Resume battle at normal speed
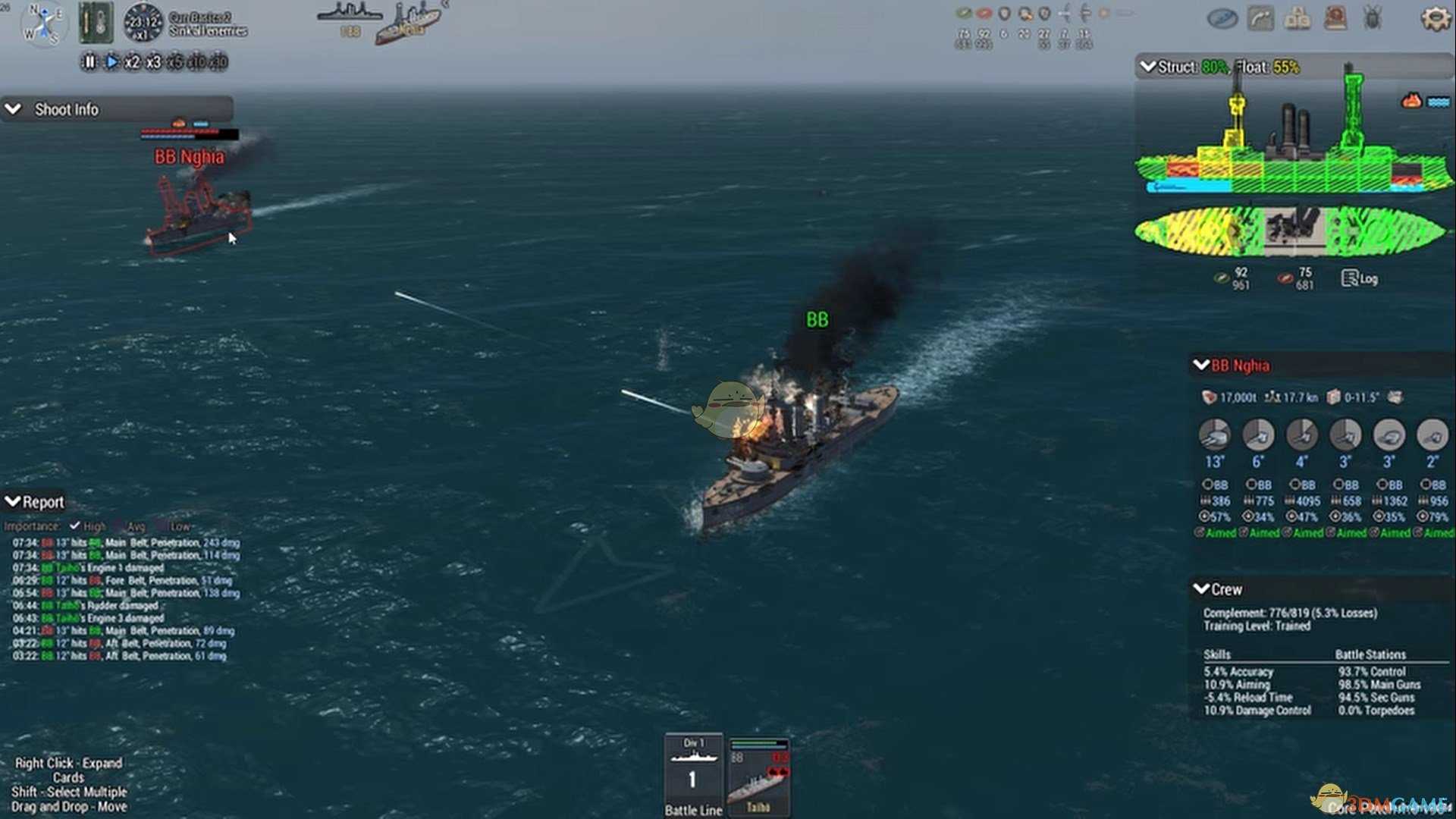Viewport: 1456px width, 819px height. coord(111,62)
